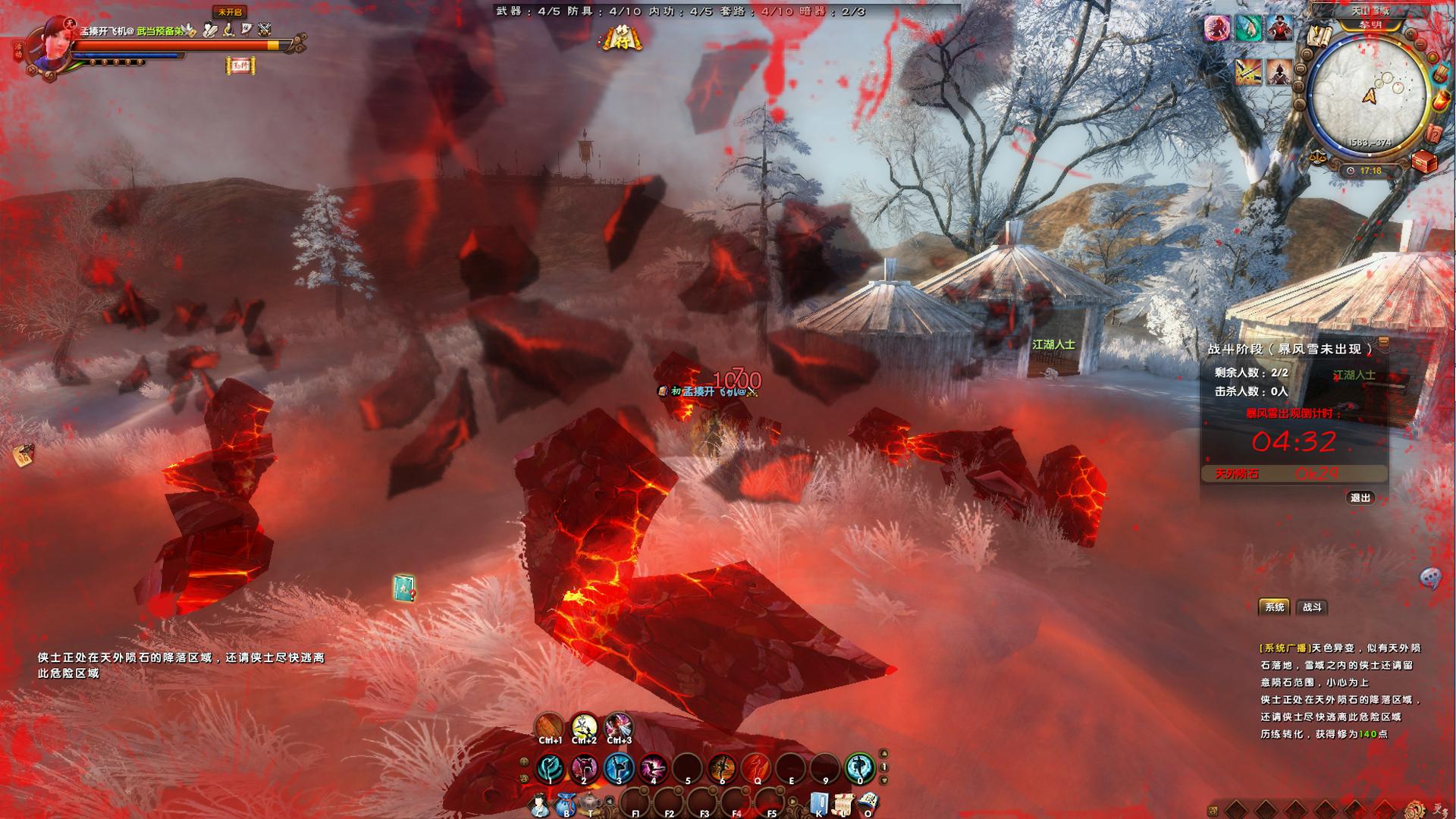Click the crossed swords status icon
The image size is (1456, 819).
pos(264,30)
